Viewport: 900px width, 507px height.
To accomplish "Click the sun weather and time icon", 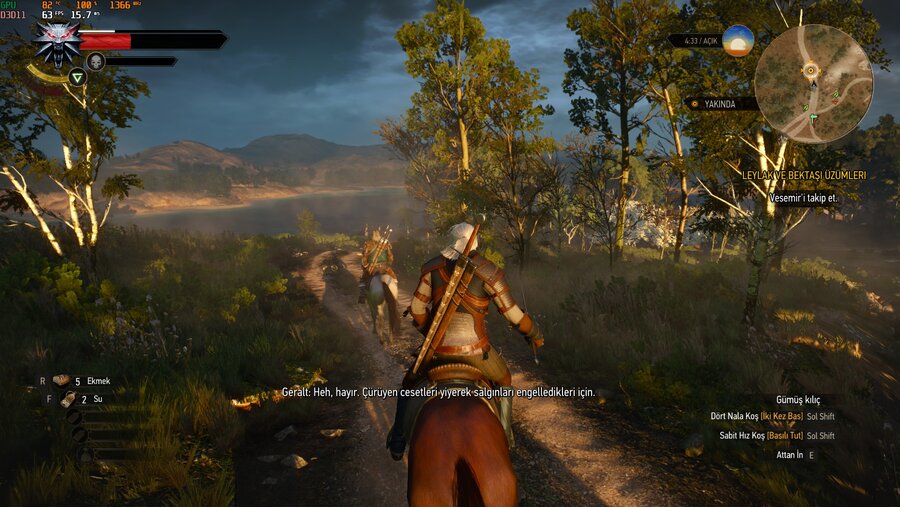I will pos(738,41).
